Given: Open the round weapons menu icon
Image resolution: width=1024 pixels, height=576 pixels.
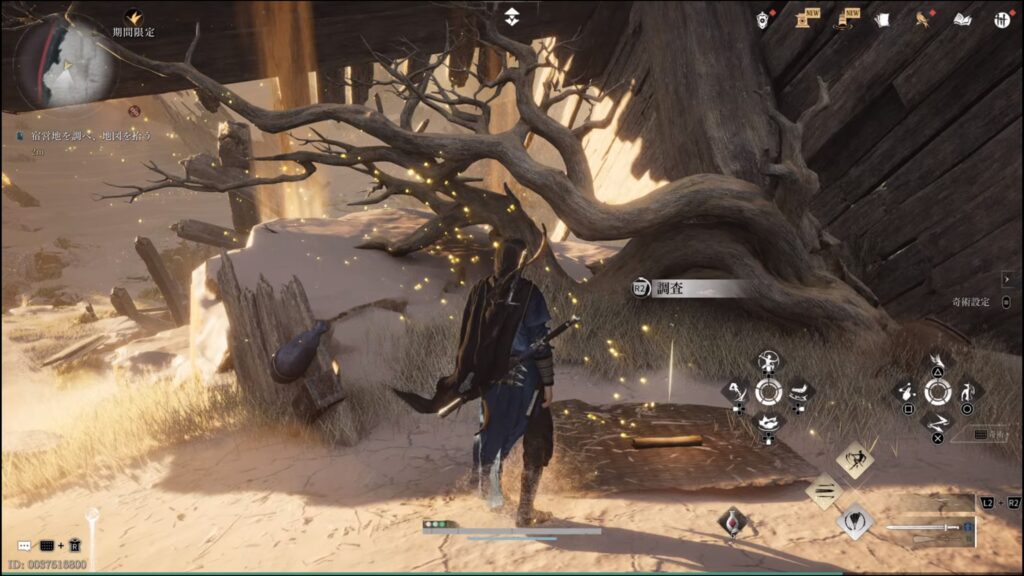Looking at the screenshot, I should pos(1002,19).
